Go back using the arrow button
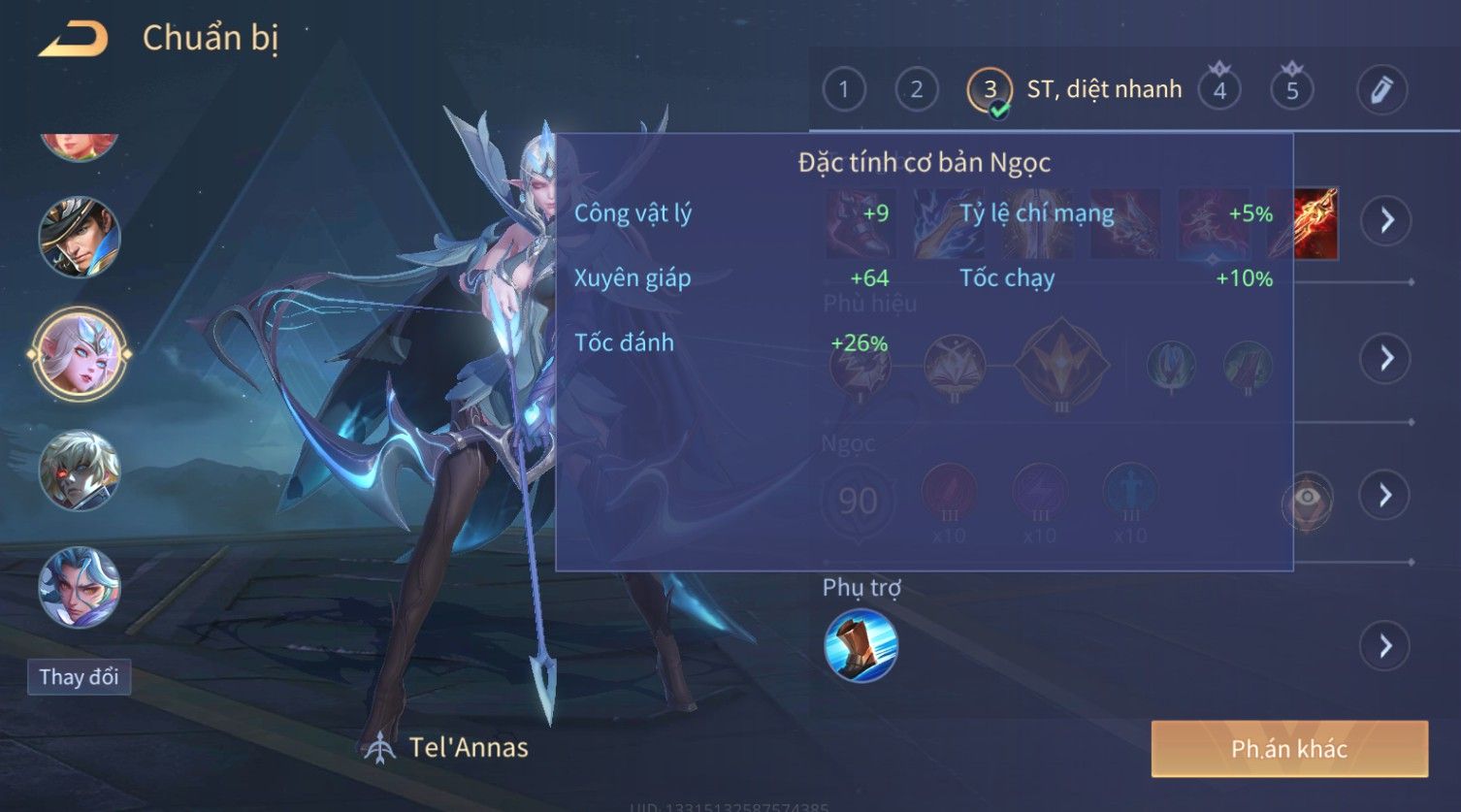Screen dimensions: 1461x812 click(73, 39)
